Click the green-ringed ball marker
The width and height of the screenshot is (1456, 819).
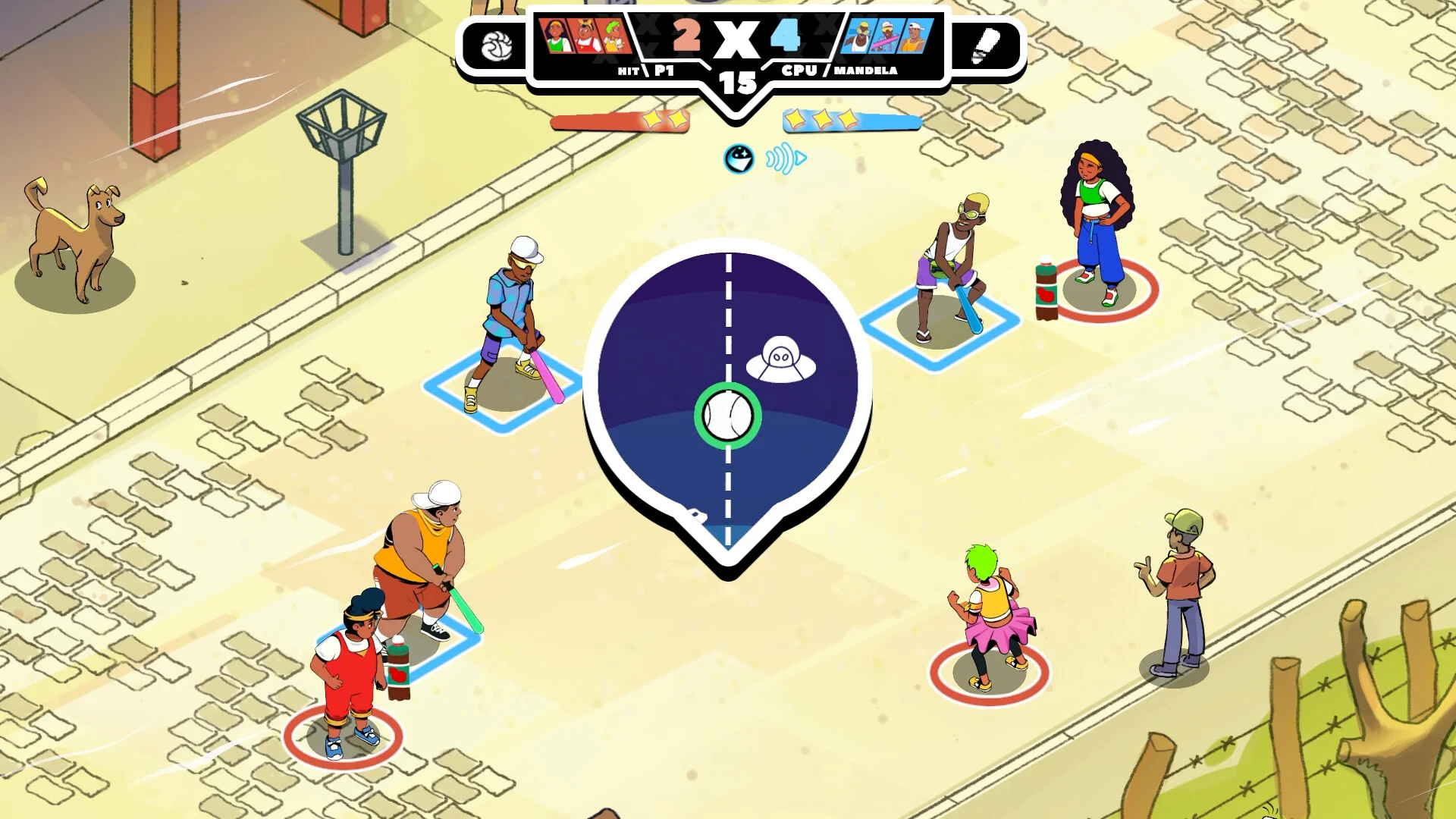click(728, 416)
